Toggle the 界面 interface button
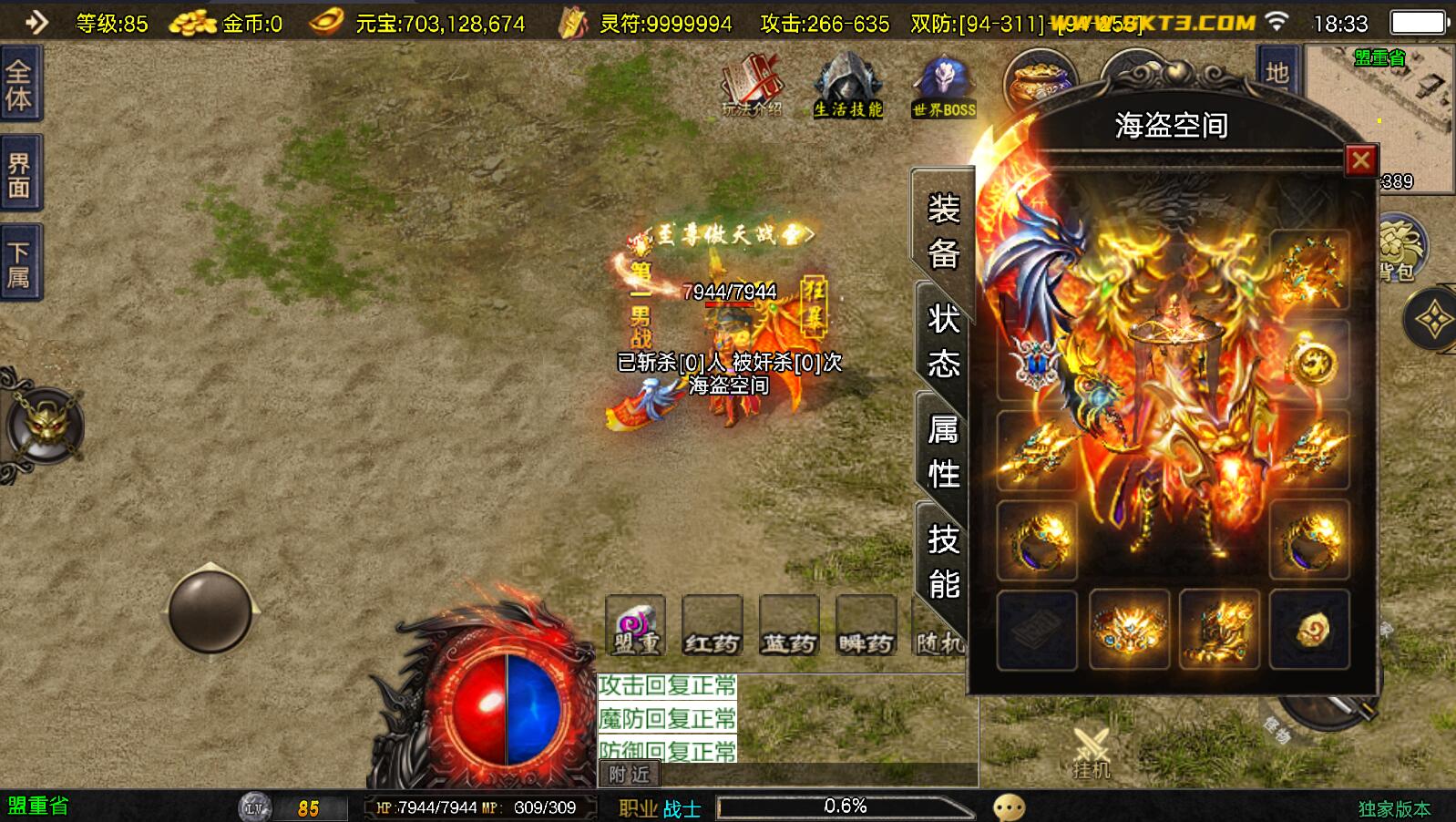This screenshot has width=1456, height=822. [x=19, y=175]
